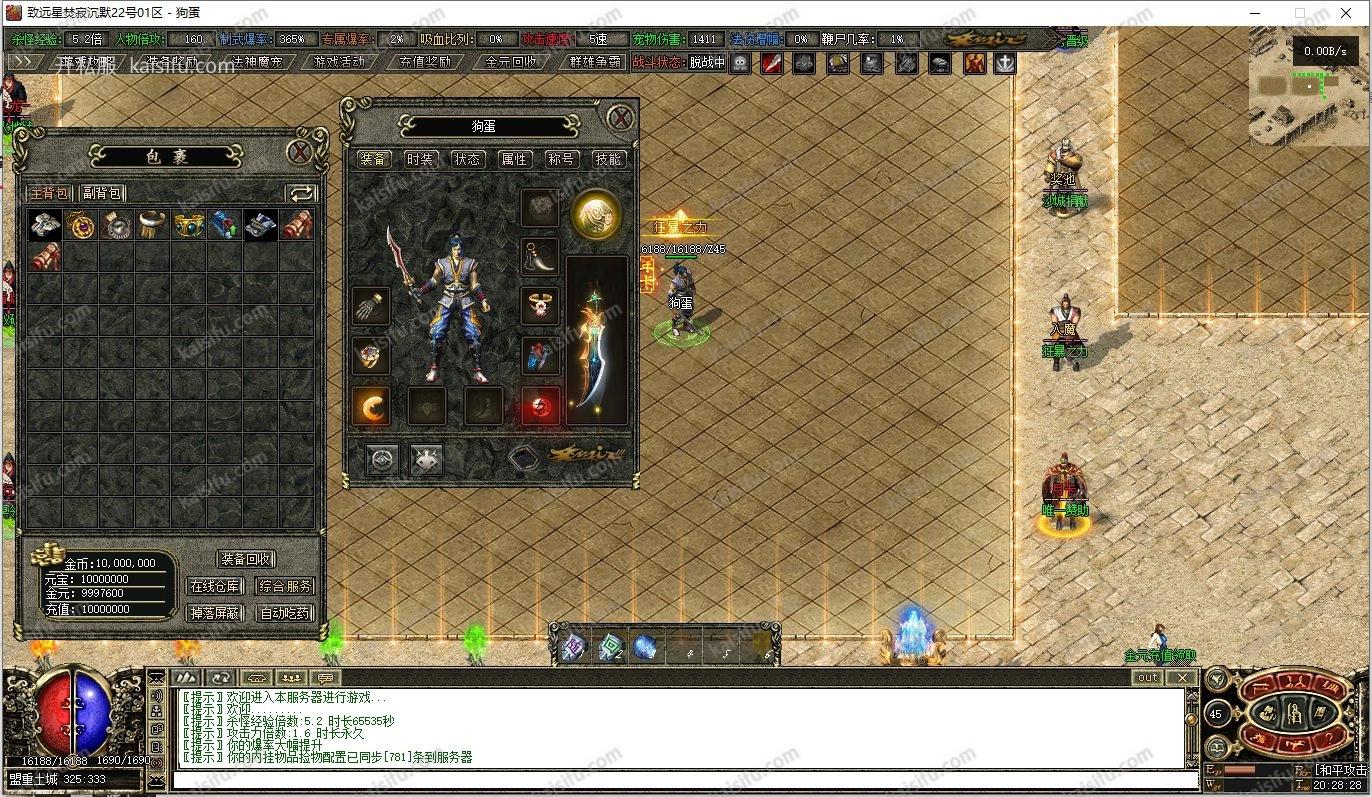Click the 装备回收 equipment recycle button
Image resolution: width=1372 pixels, height=797 pixels.
point(246,560)
